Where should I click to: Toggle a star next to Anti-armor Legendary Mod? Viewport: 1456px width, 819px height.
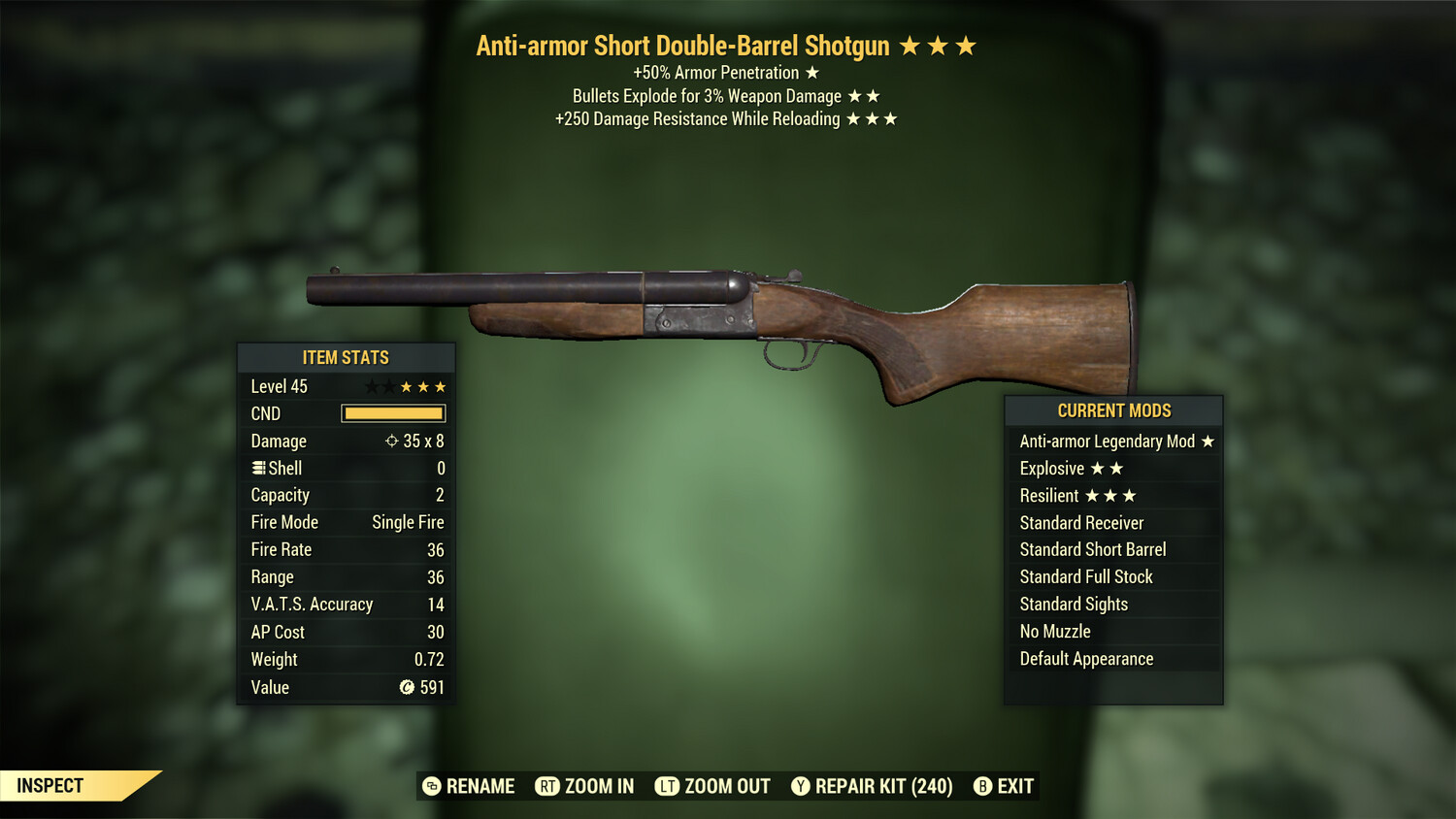pyautogui.click(x=1208, y=441)
